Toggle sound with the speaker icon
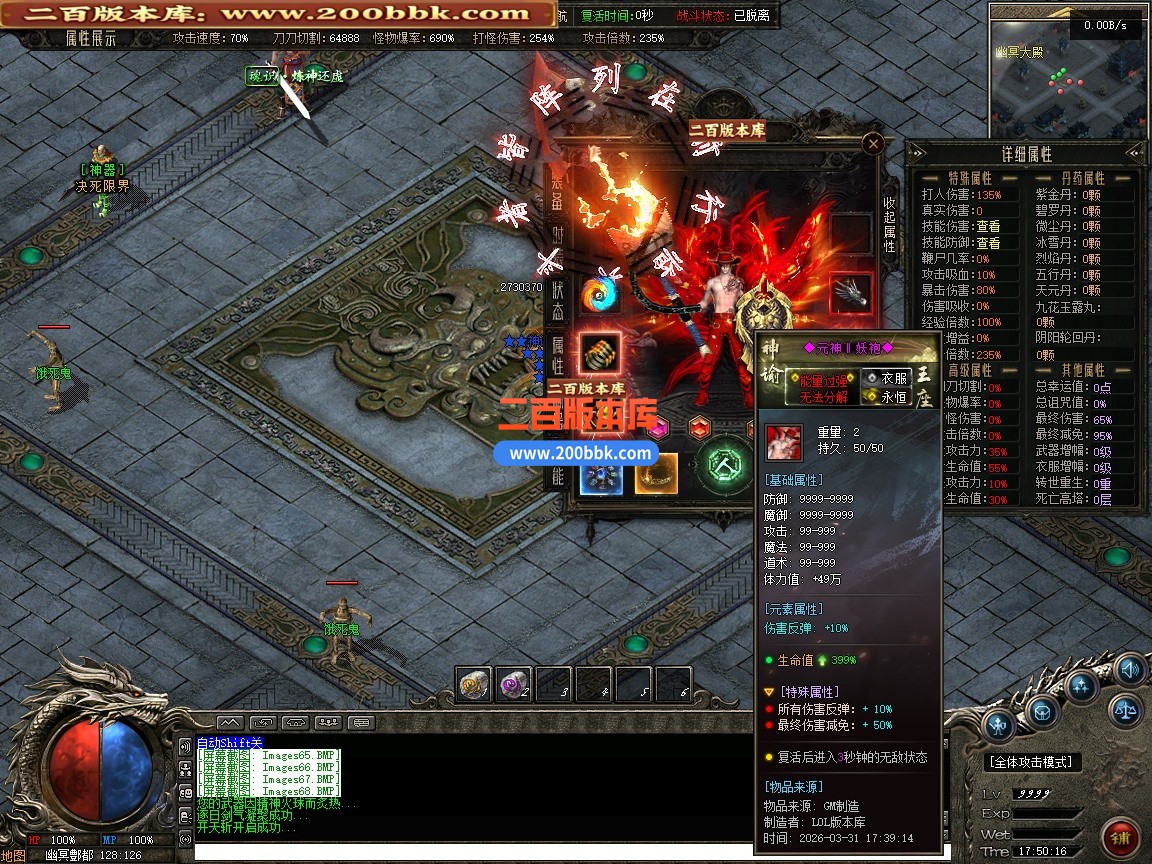The image size is (1152, 864). tap(1130, 668)
